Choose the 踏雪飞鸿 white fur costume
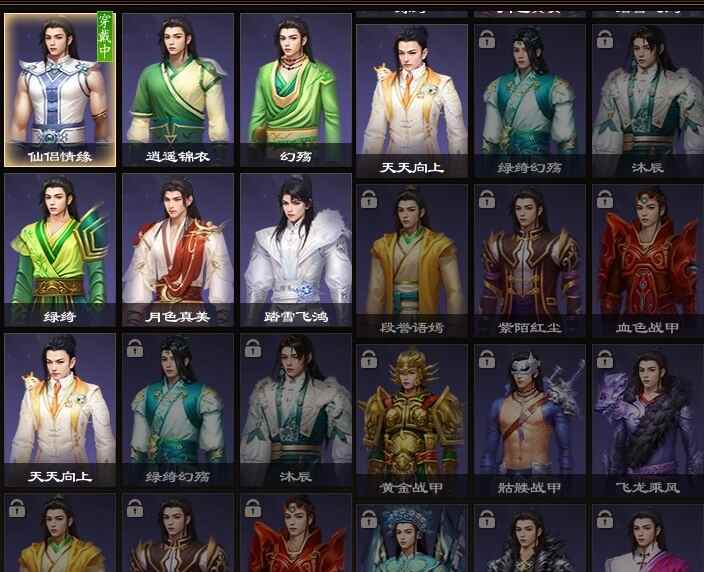The height and width of the screenshot is (572, 704). 295,249
